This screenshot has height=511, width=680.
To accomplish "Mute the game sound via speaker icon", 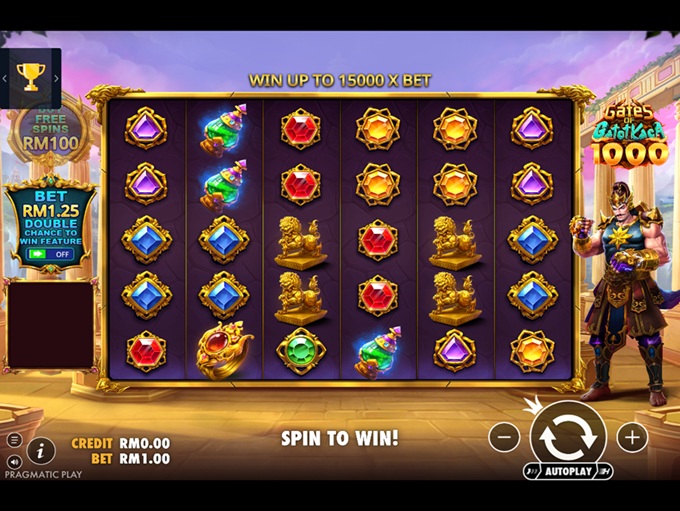I will pos(14,461).
